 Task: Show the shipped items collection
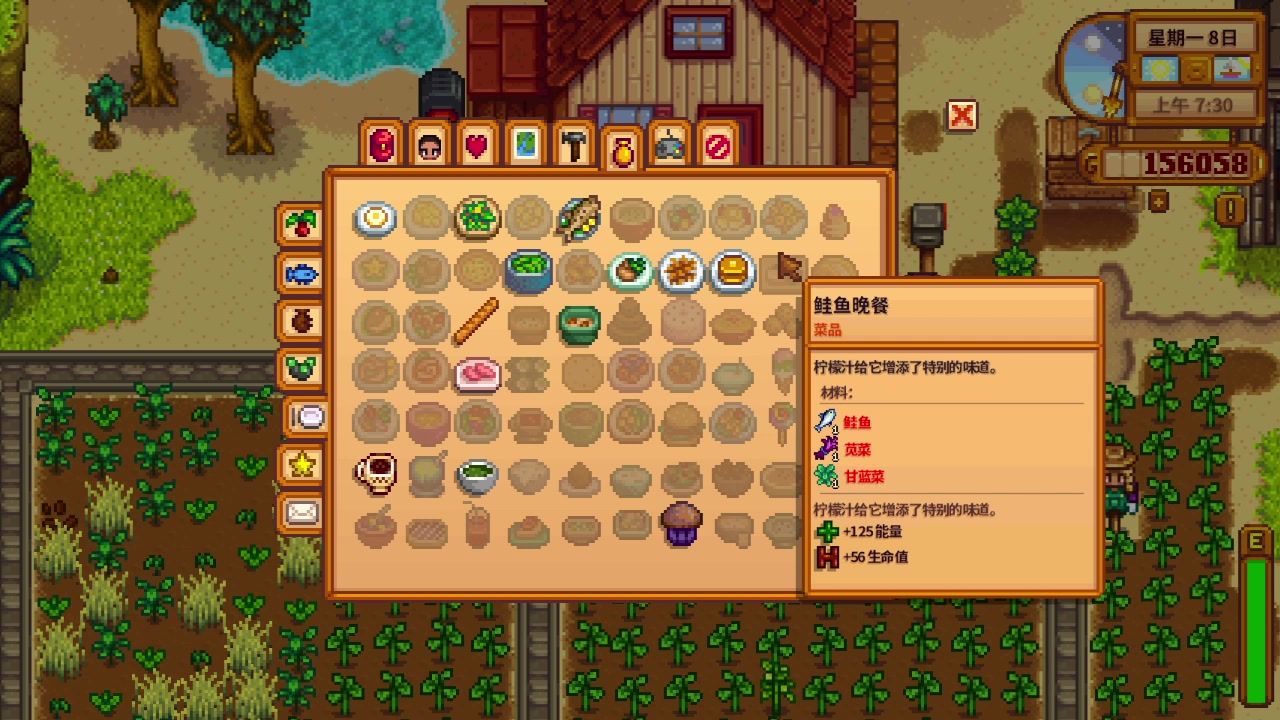point(301,225)
